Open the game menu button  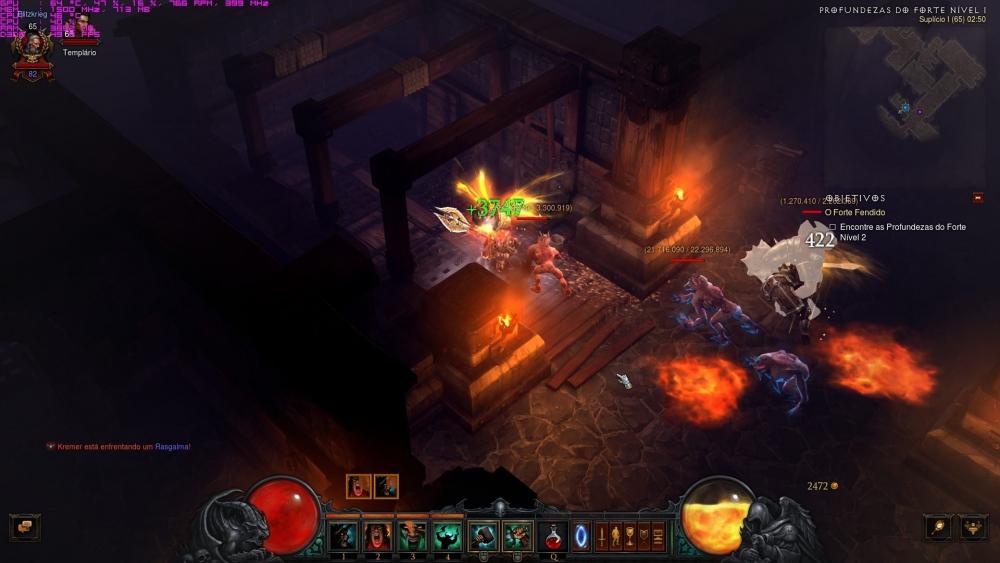tap(658, 537)
